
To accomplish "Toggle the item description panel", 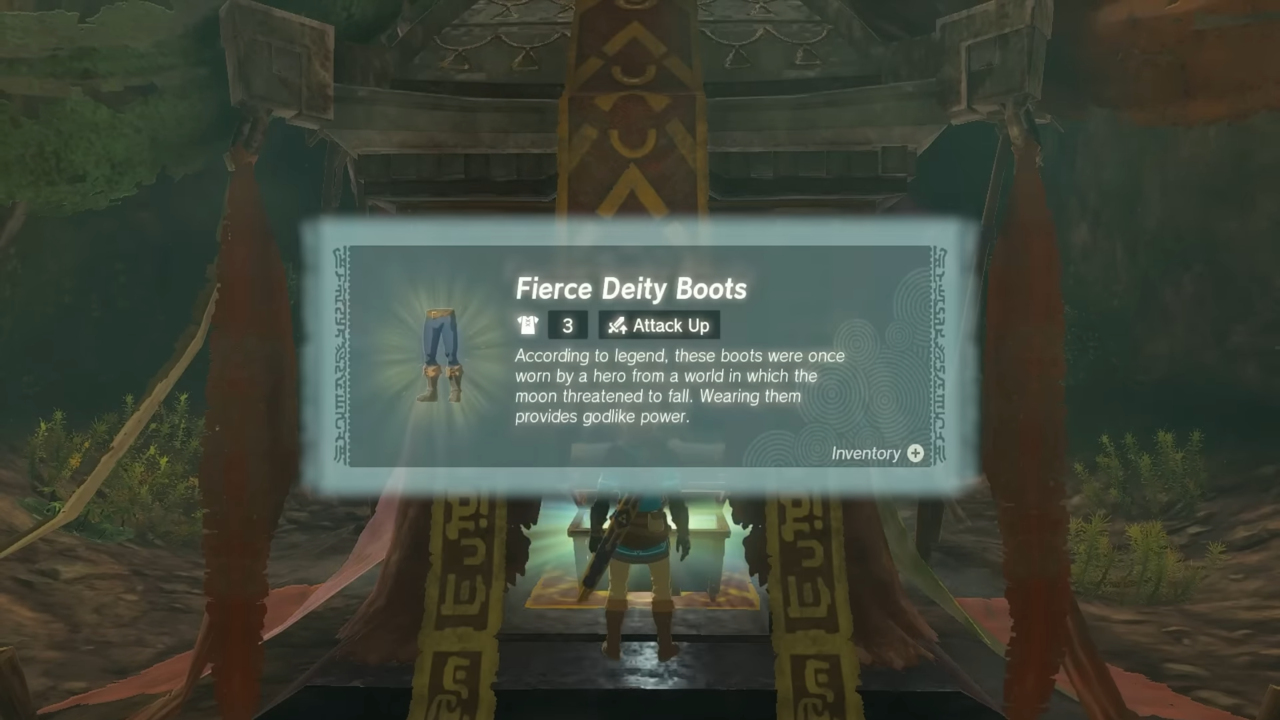I will 679,387.
